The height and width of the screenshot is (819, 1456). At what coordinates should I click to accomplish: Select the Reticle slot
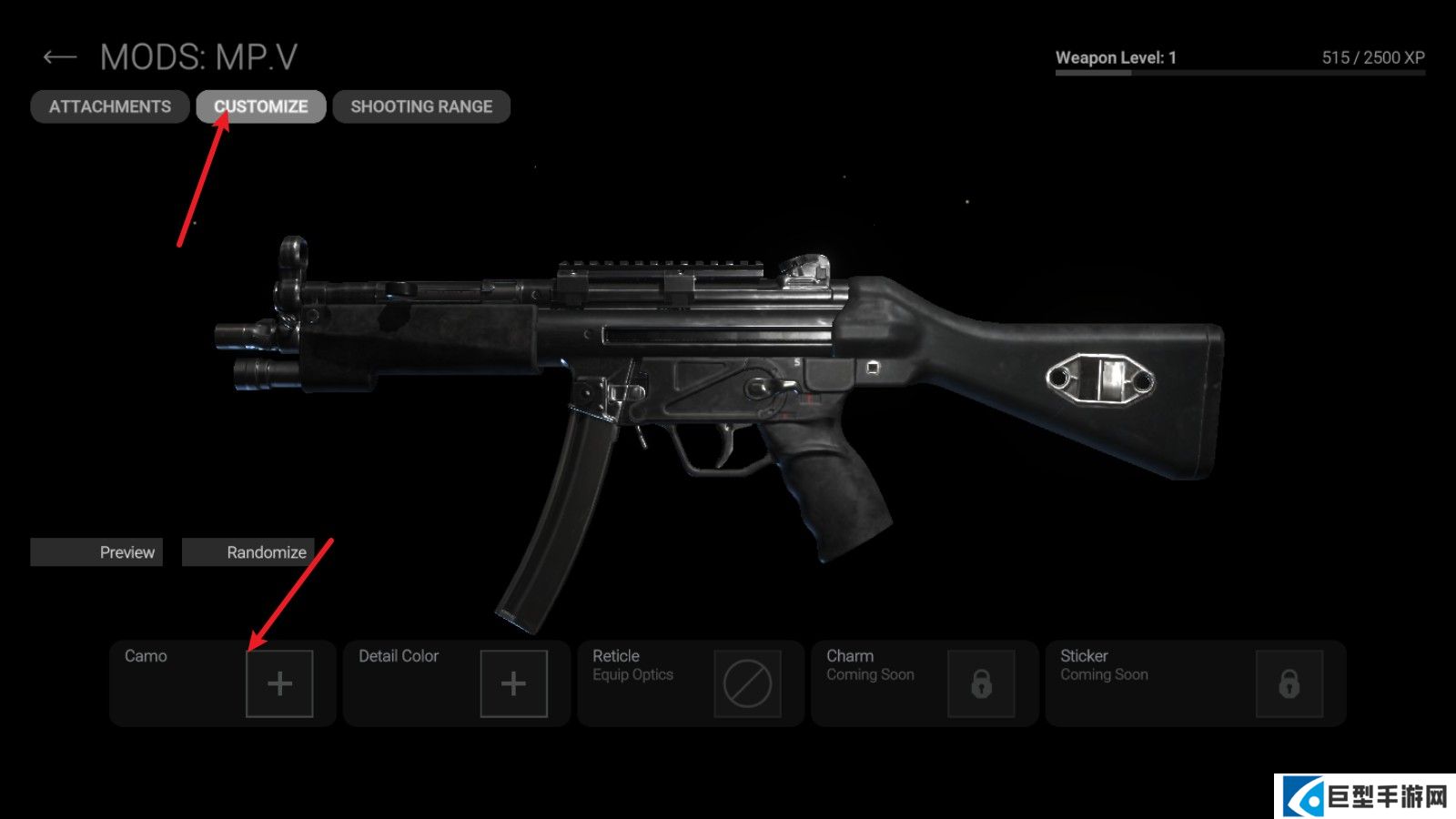[x=747, y=683]
